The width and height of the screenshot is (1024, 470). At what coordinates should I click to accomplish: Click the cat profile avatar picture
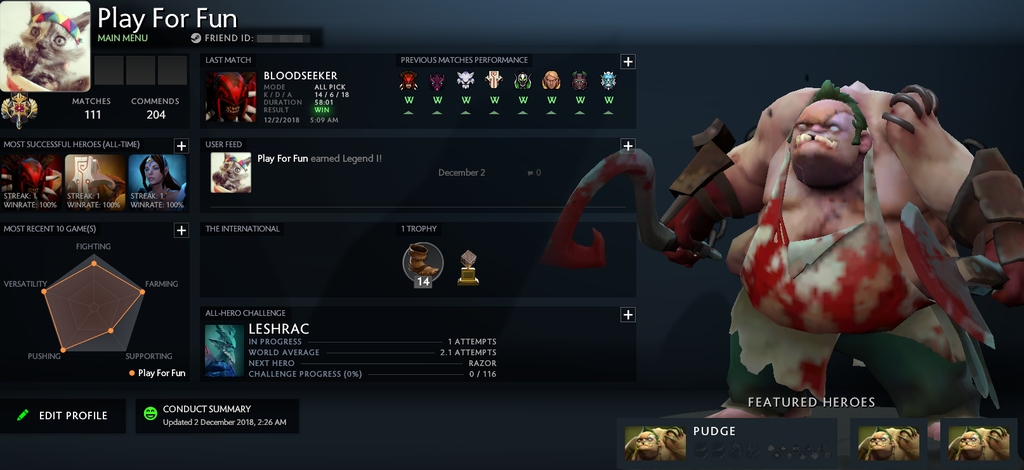47,46
